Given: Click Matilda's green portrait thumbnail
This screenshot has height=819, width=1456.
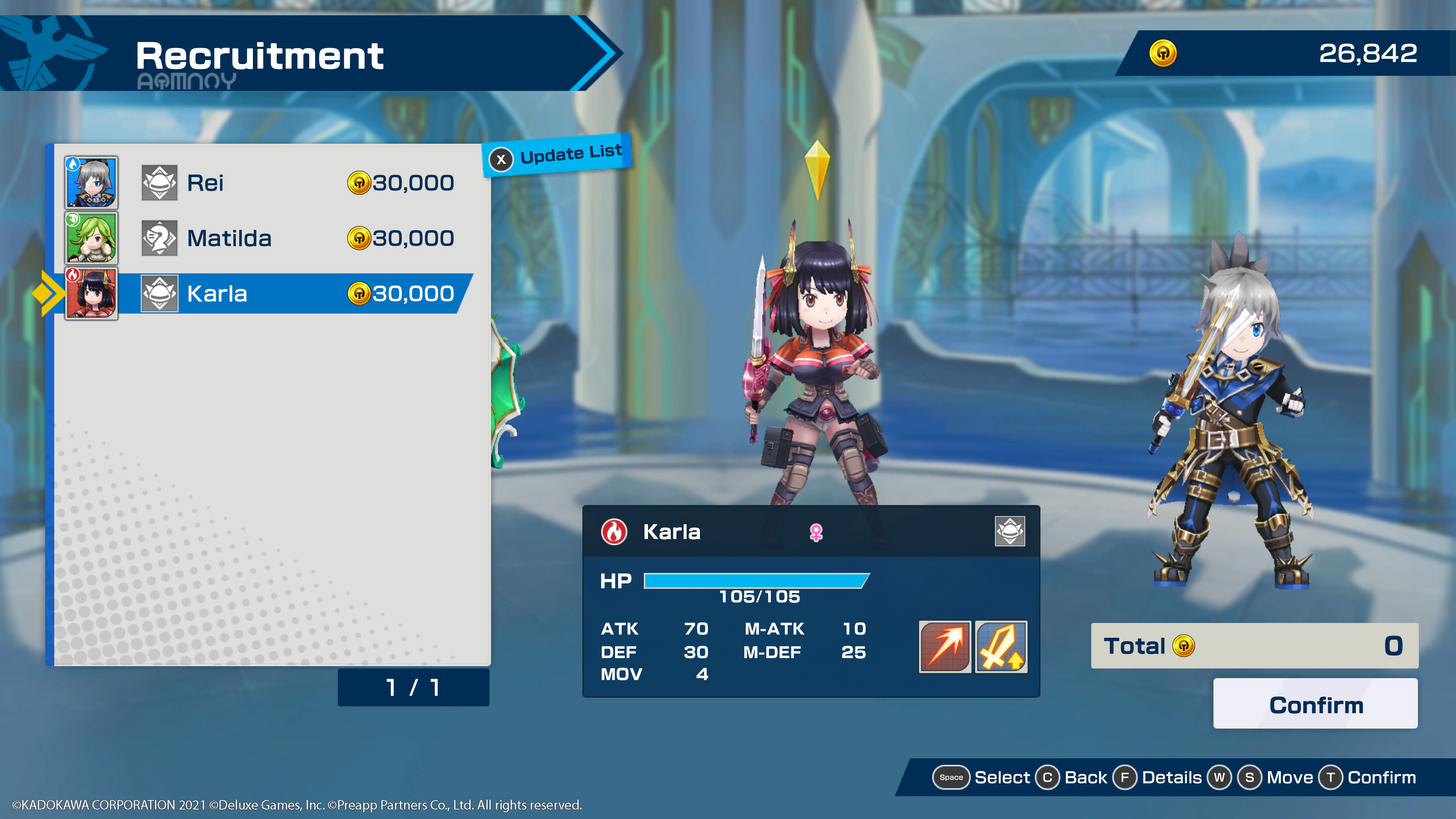Looking at the screenshot, I should [x=91, y=238].
